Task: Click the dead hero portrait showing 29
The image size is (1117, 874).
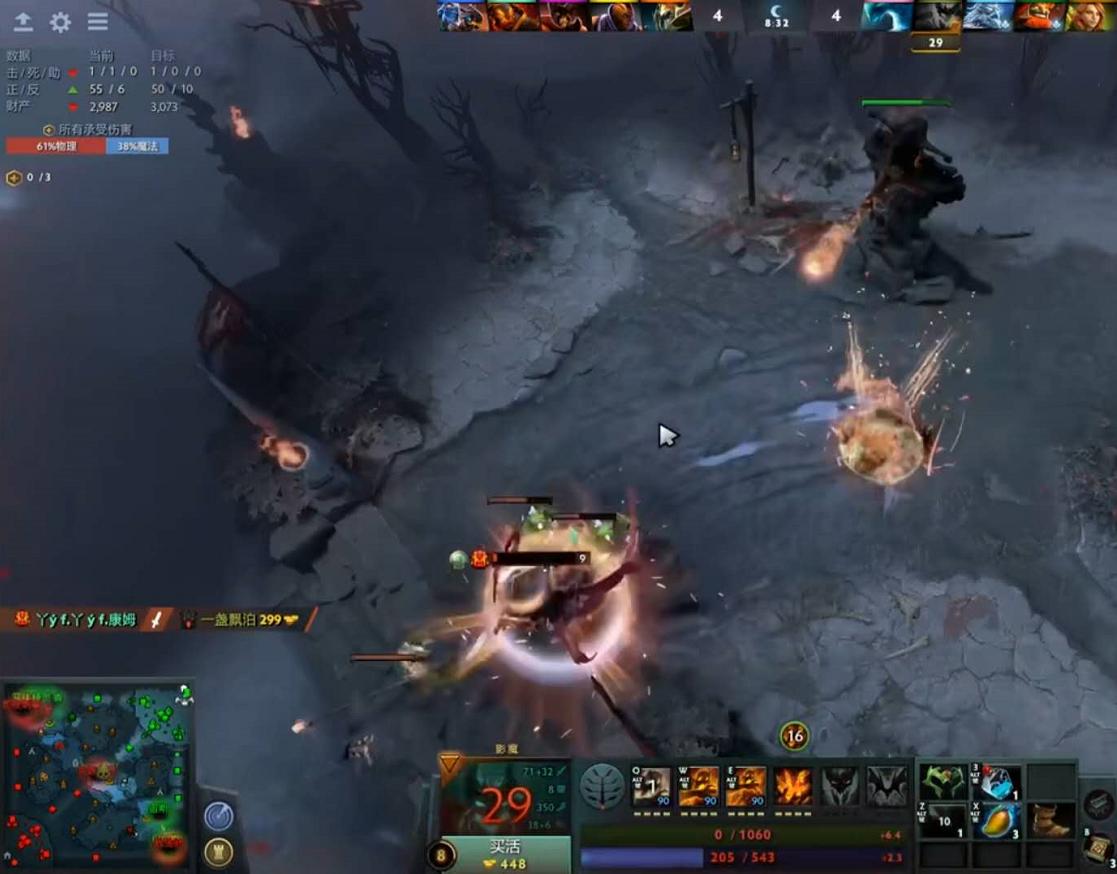Action: (x=935, y=16)
